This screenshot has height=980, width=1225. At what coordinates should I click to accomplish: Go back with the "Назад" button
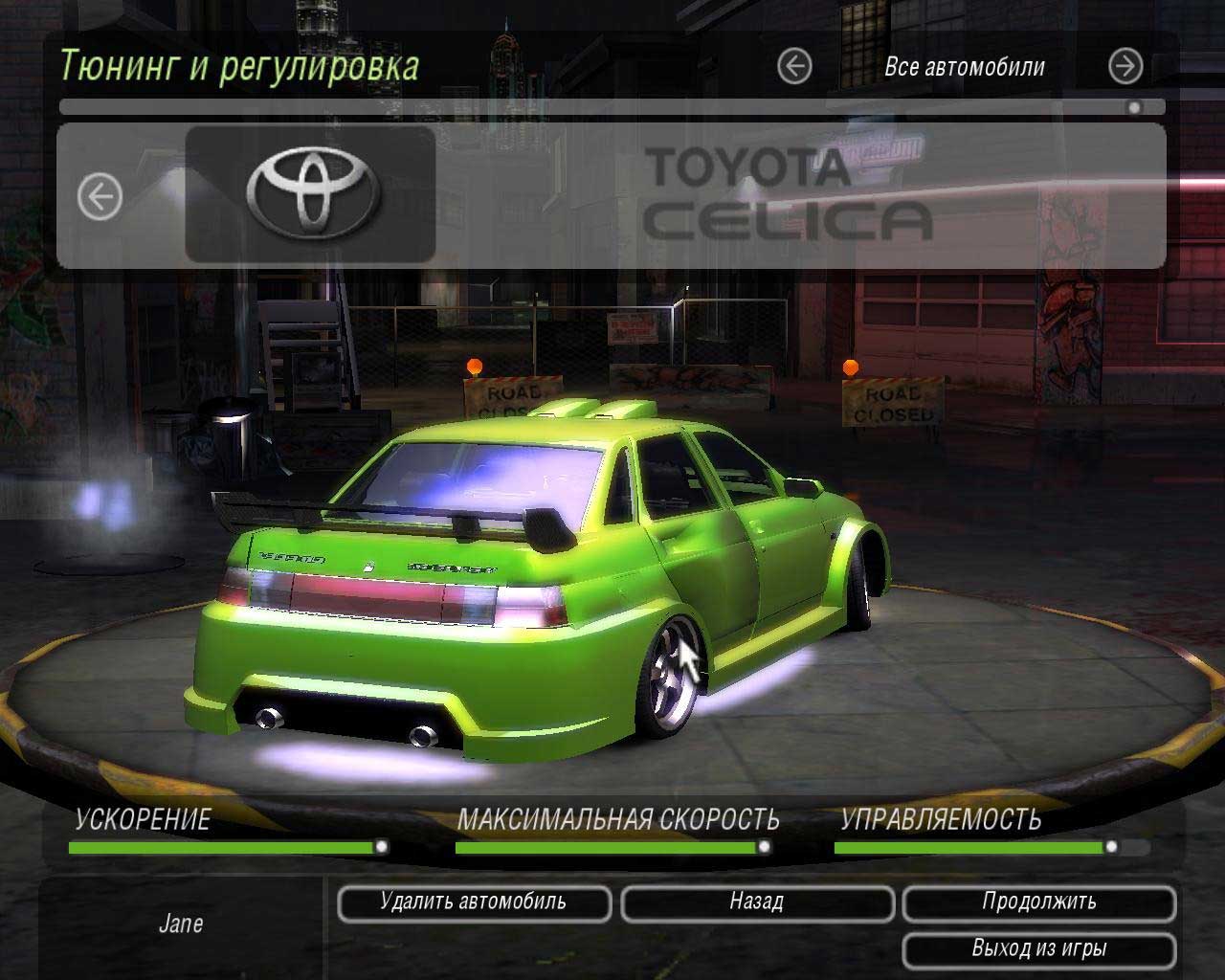point(757,902)
